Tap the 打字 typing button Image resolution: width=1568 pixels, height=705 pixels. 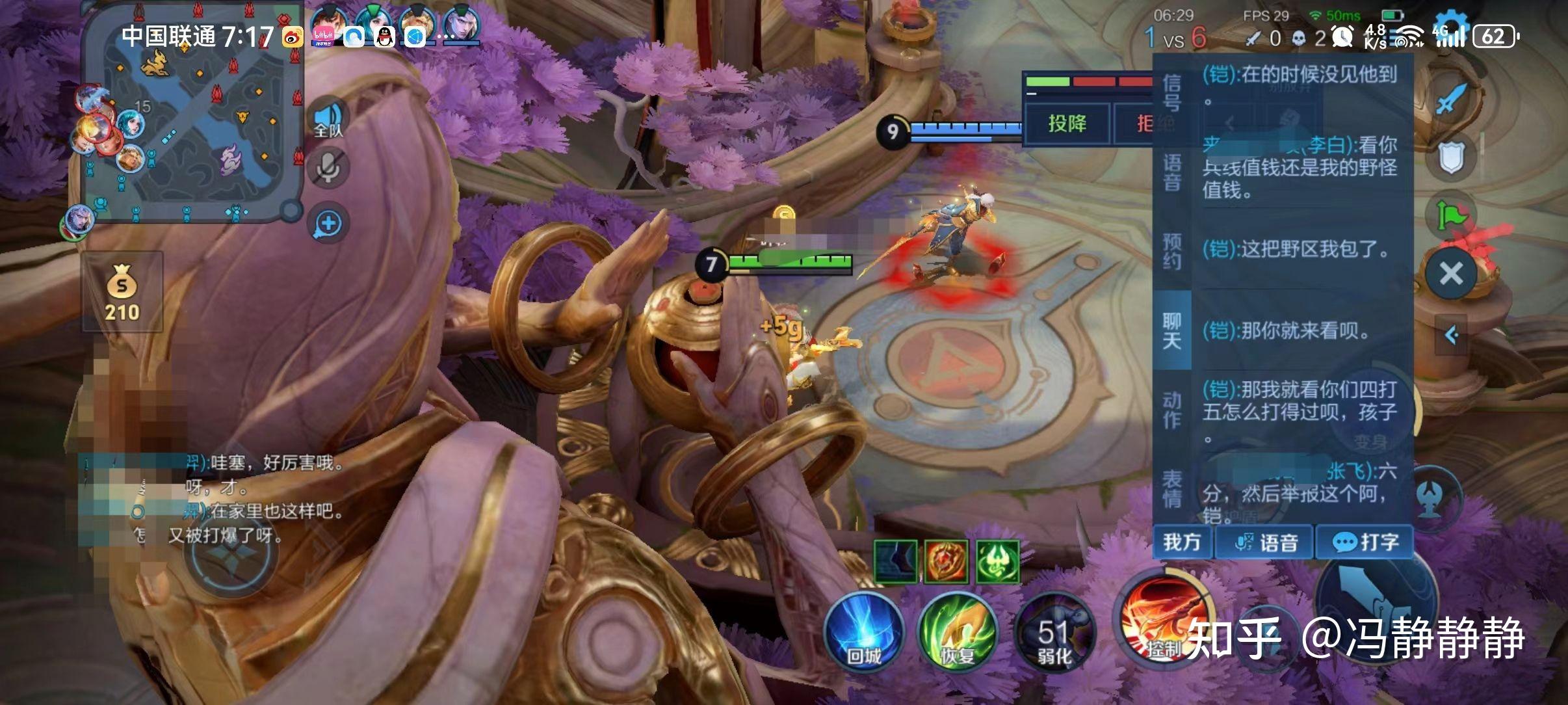(1365, 542)
